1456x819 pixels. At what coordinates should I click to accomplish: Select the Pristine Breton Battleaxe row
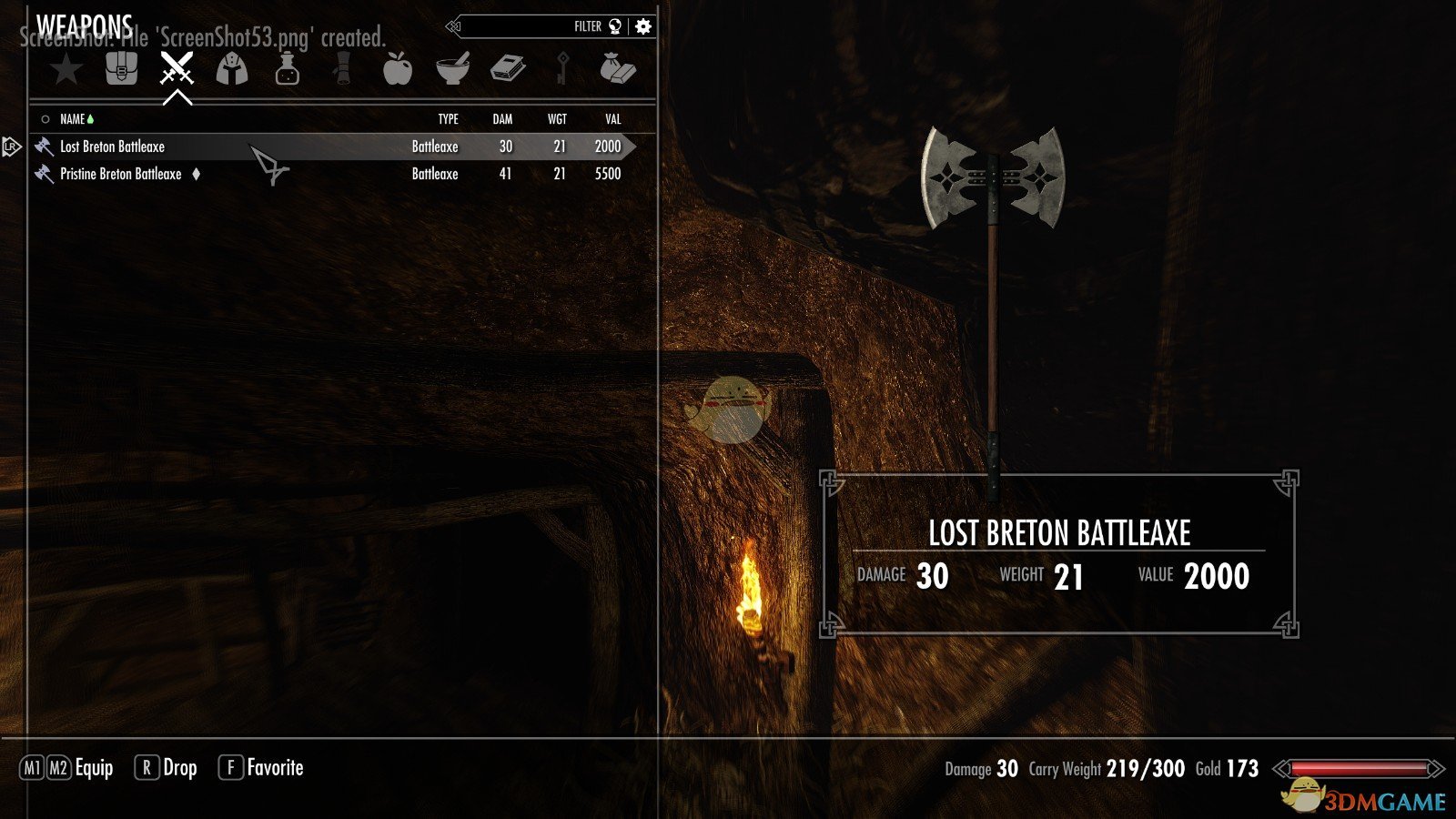(121, 174)
